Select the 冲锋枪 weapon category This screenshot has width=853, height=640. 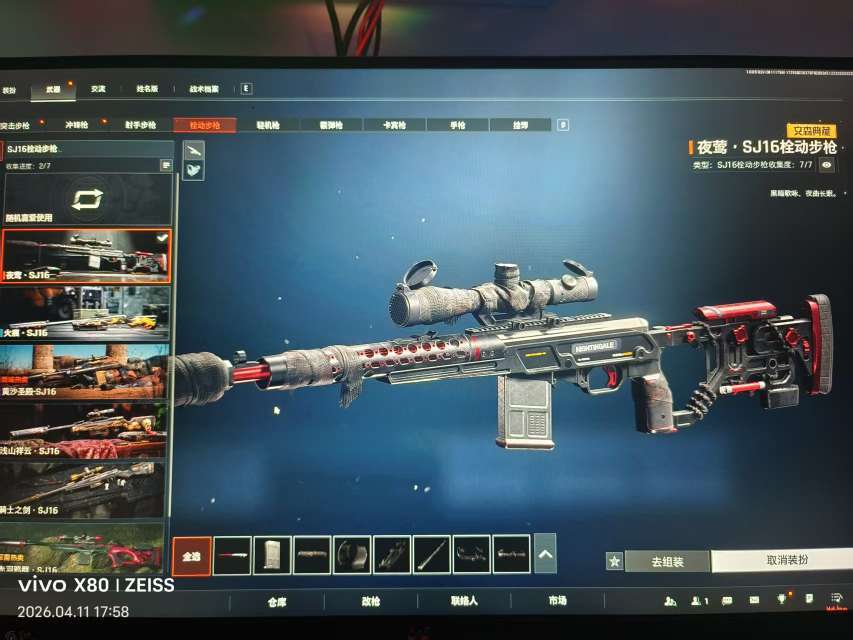pos(77,126)
